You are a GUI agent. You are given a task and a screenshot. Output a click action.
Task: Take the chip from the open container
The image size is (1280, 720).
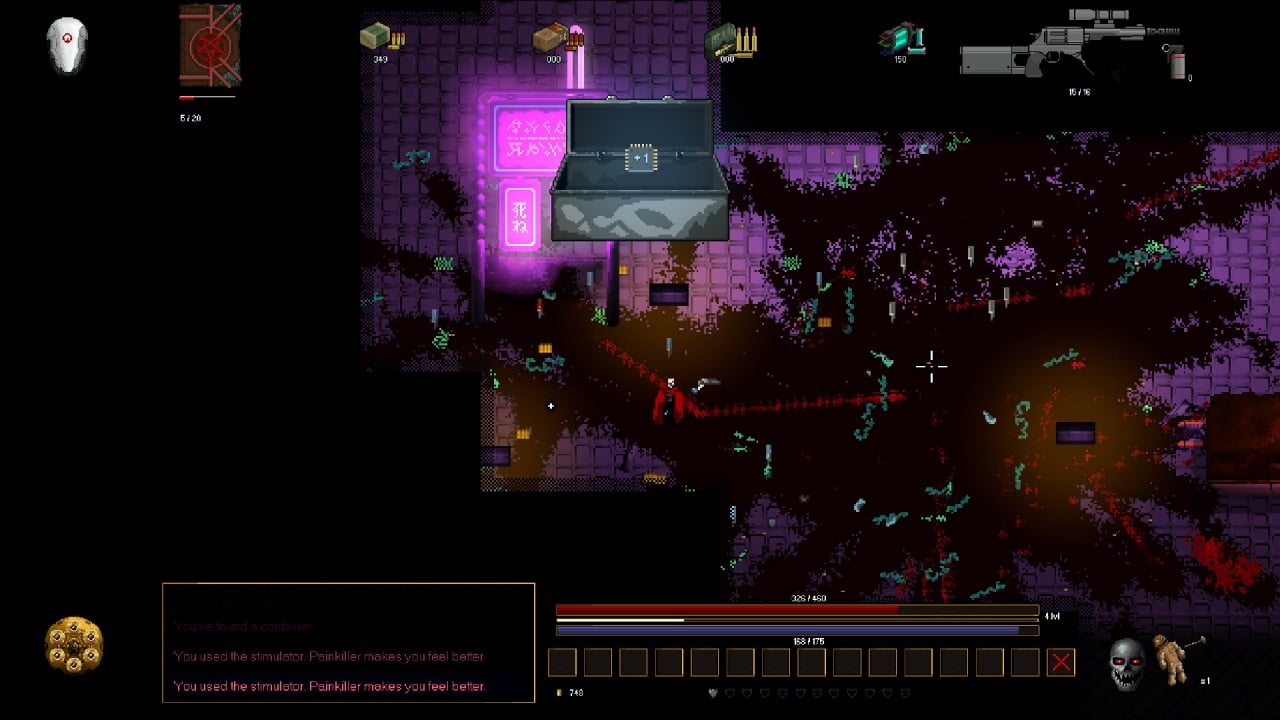click(x=640, y=158)
